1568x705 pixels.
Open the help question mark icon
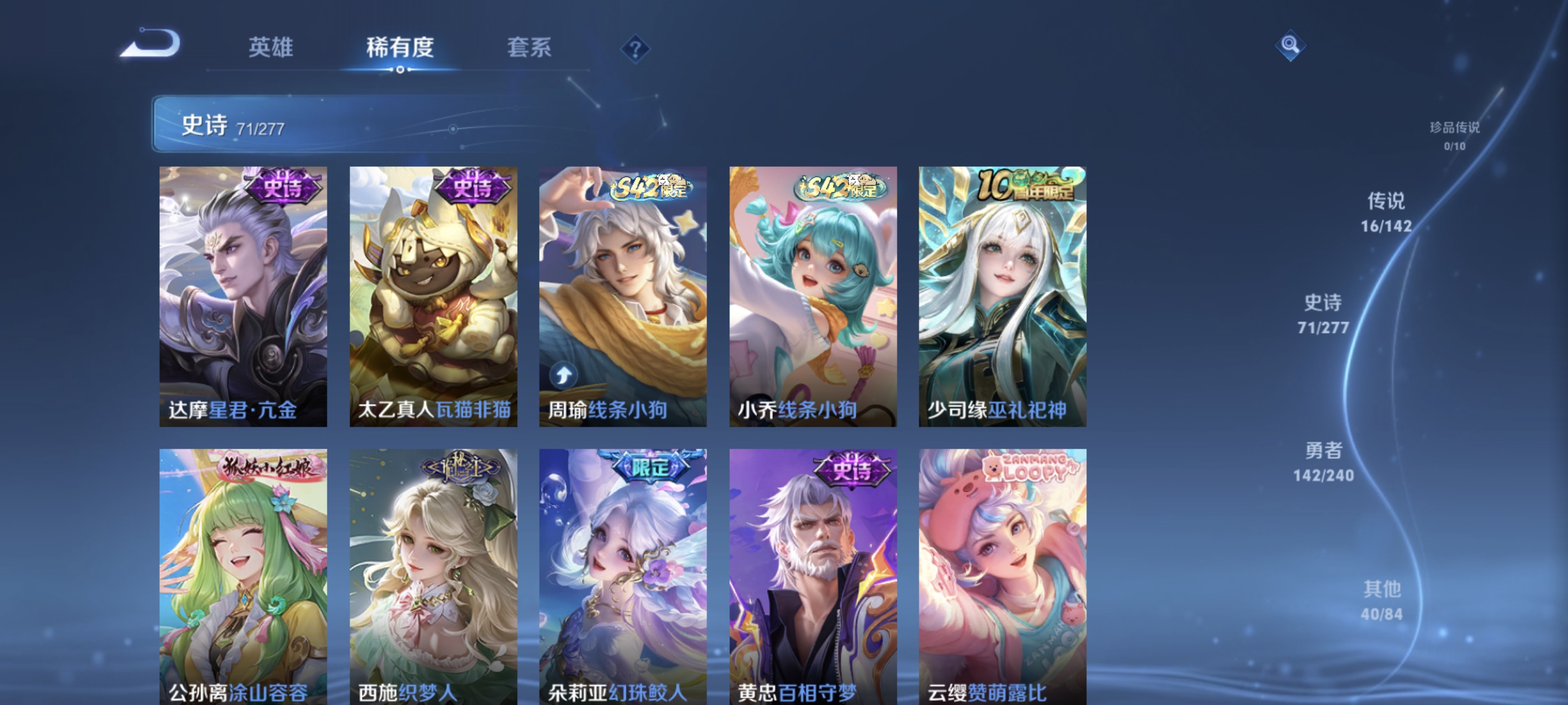click(x=635, y=48)
